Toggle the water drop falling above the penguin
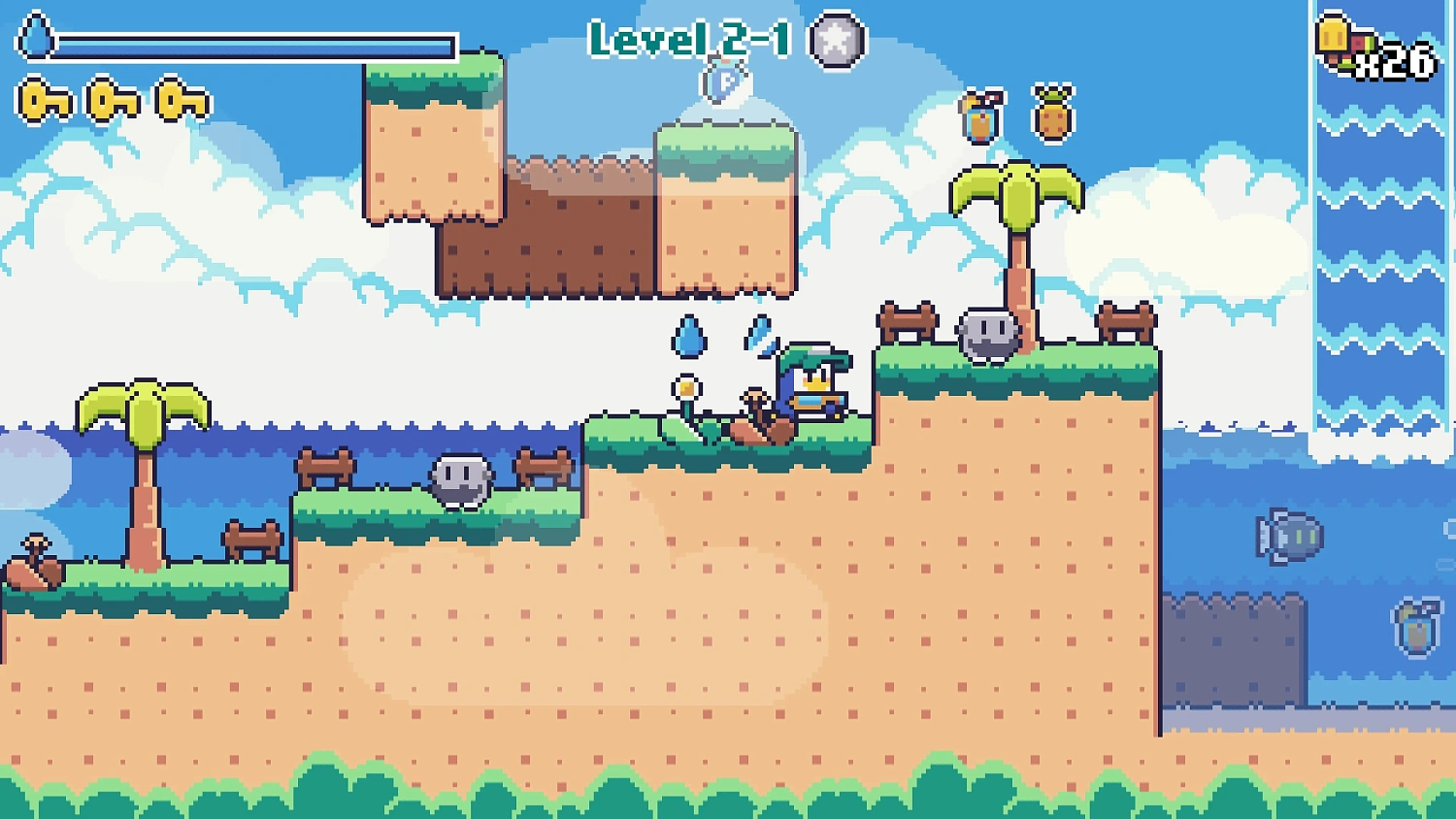 (691, 336)
